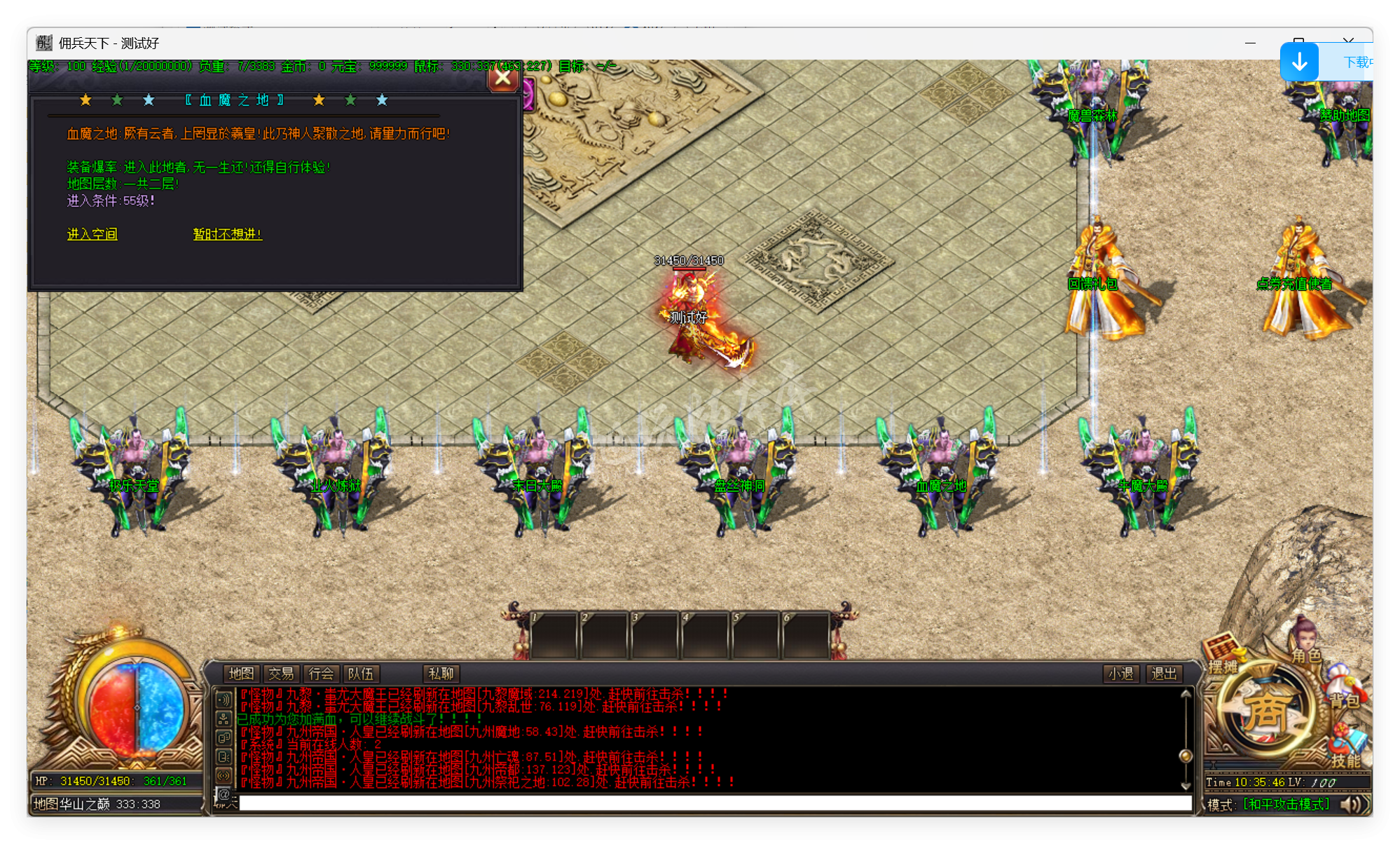Viewport: 1400px width, 844px height.
Task: Open the 交易 trade panel
Action: tap(281, 674)
